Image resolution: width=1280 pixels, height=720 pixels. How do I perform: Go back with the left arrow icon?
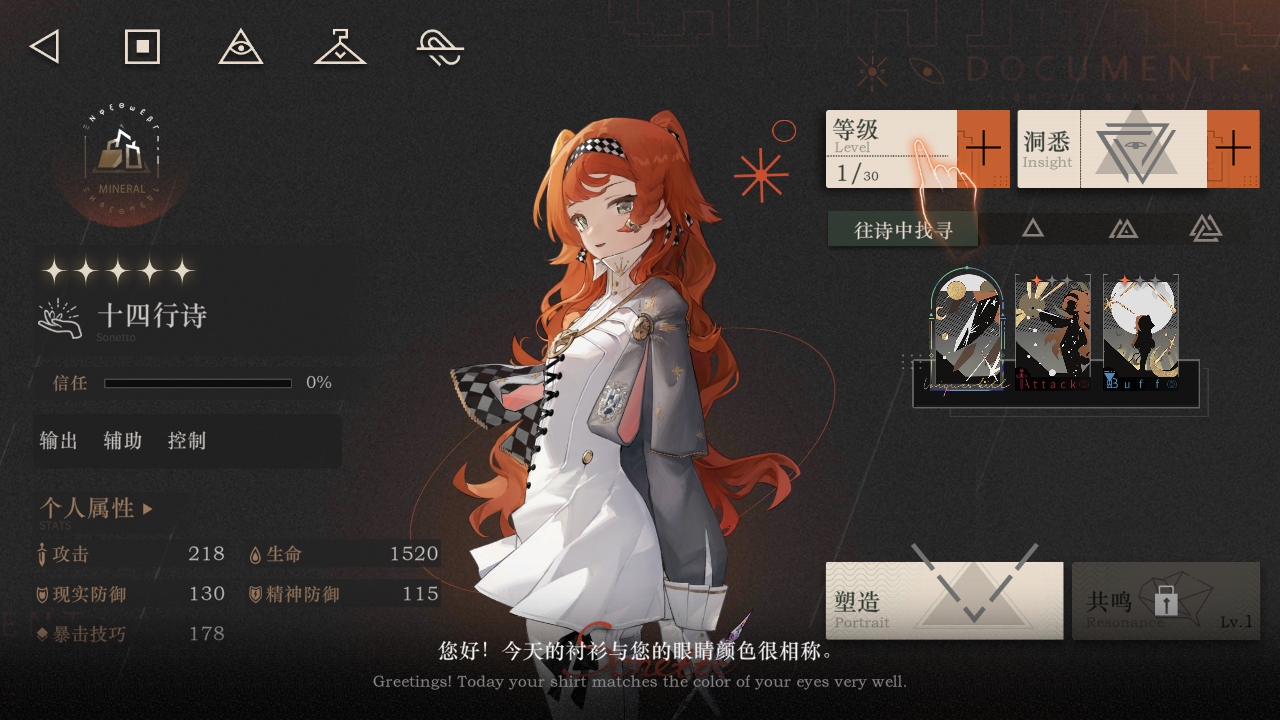(45, 47)
